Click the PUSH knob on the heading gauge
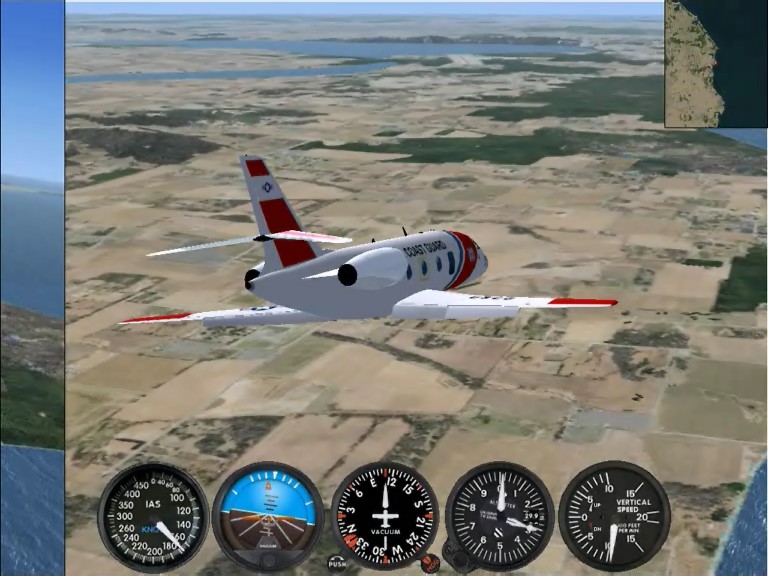 [x=337, y=563]
